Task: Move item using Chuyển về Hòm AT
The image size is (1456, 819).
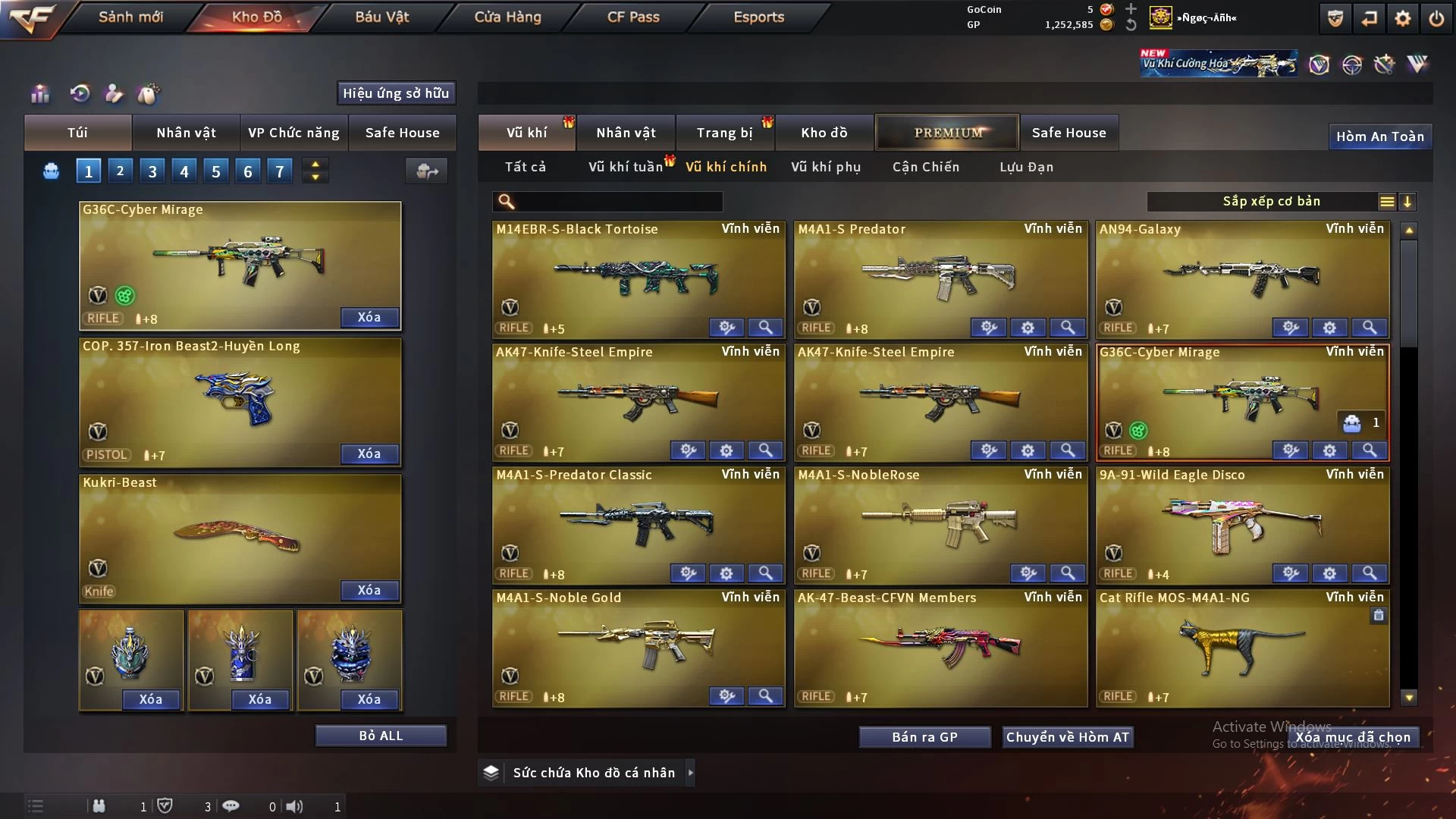Action: [1067, 737]
